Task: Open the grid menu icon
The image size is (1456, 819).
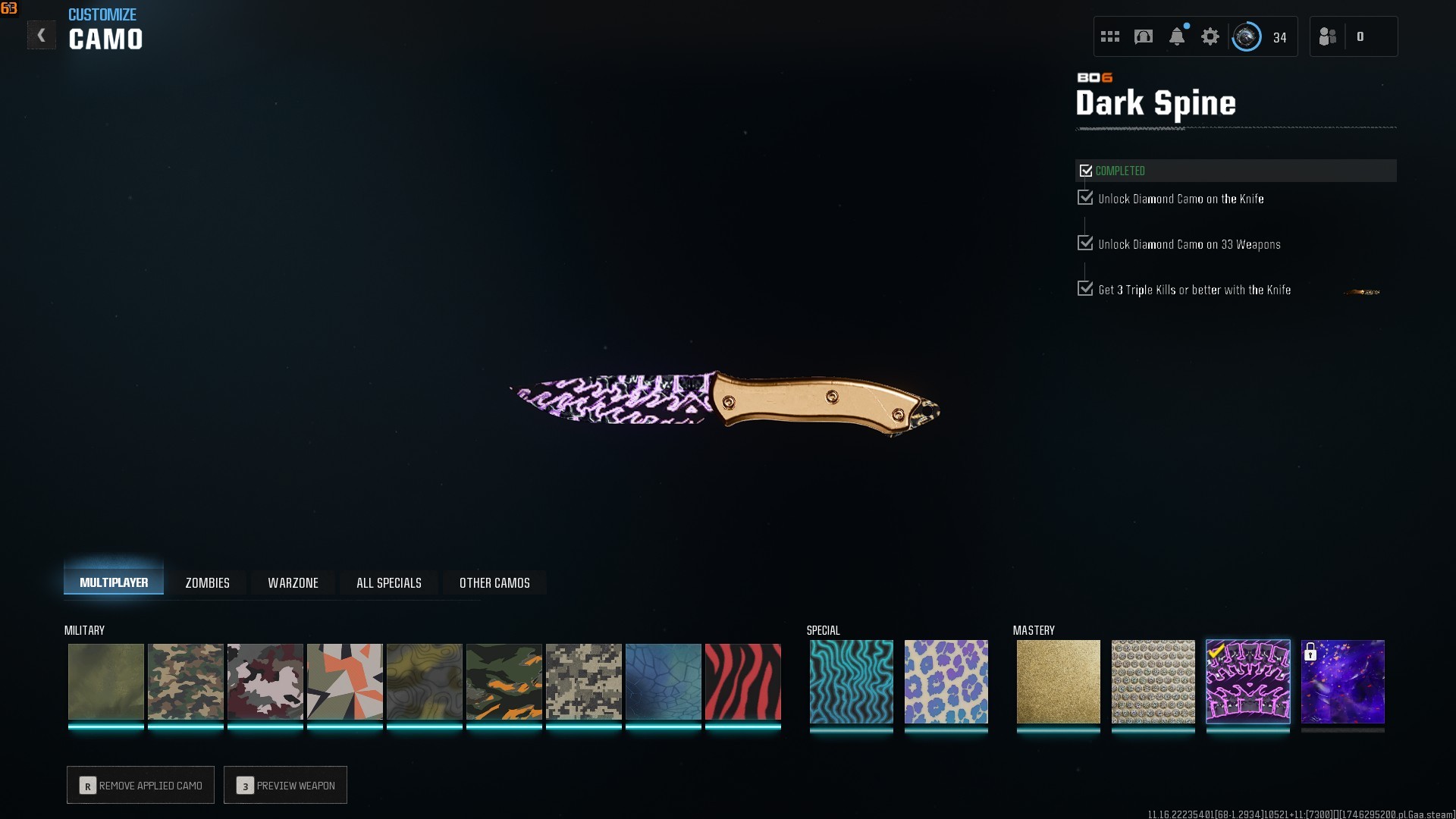Action: coord(1110,36)
